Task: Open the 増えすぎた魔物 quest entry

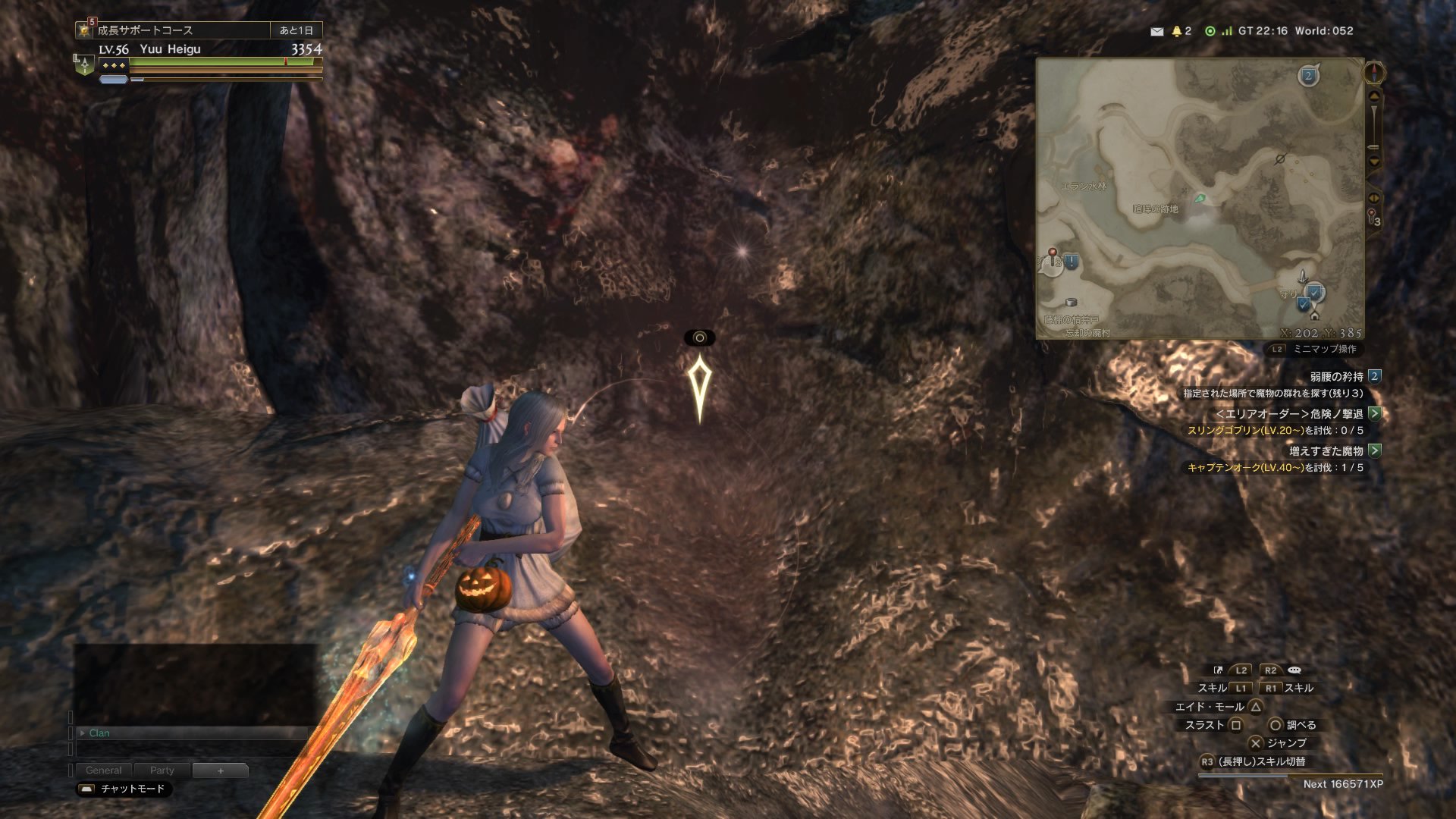Action: point(1326,451)
